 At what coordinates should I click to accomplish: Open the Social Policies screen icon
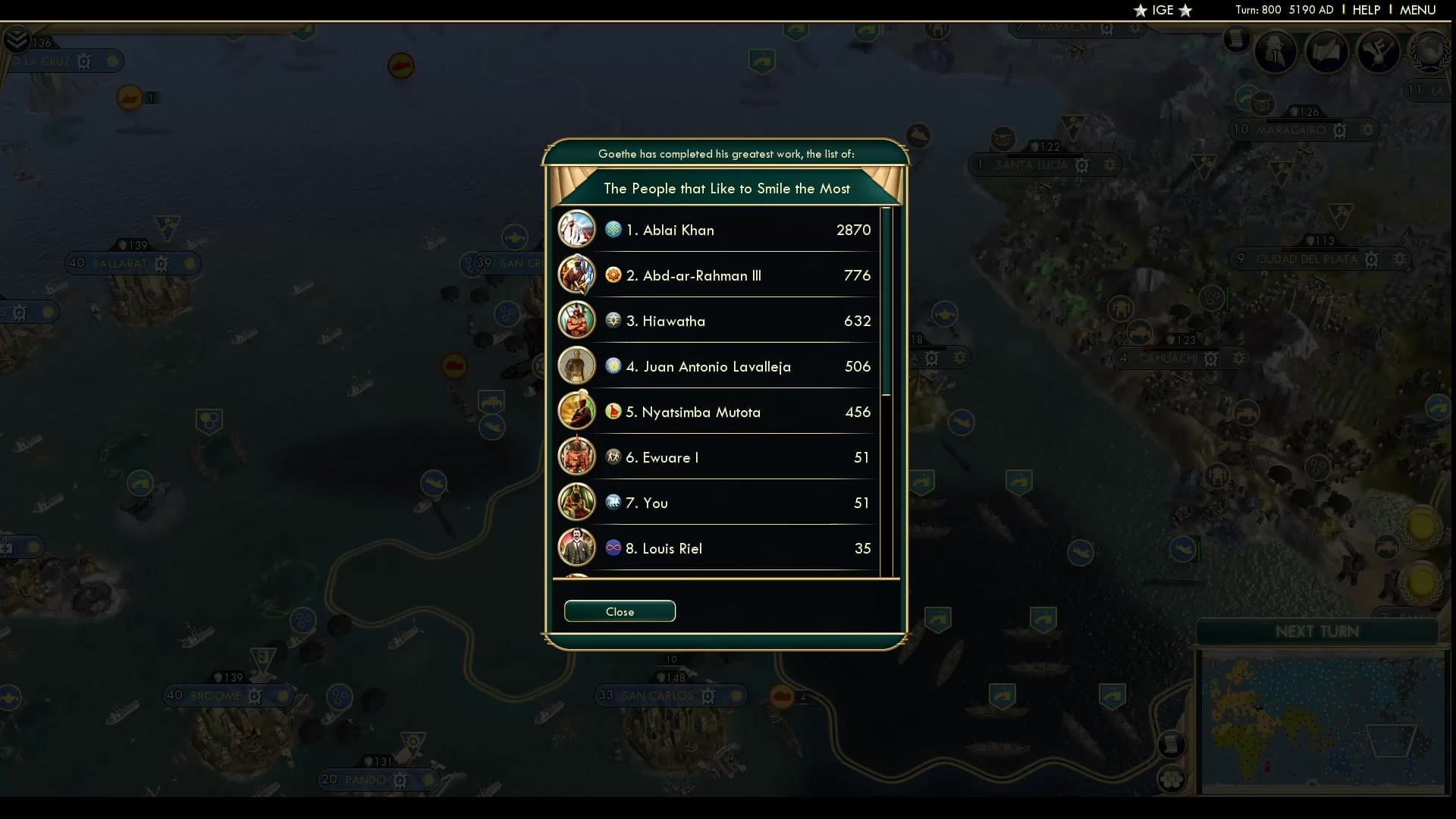[x=1328, y=52]
